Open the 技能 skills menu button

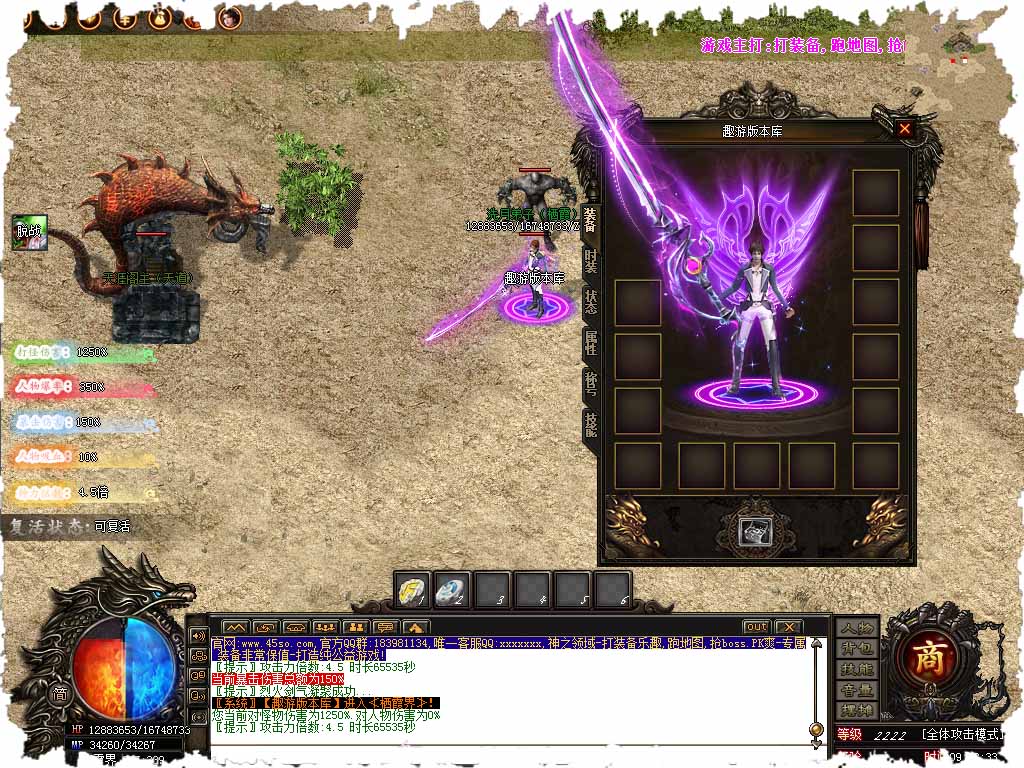tap(857, 669)
